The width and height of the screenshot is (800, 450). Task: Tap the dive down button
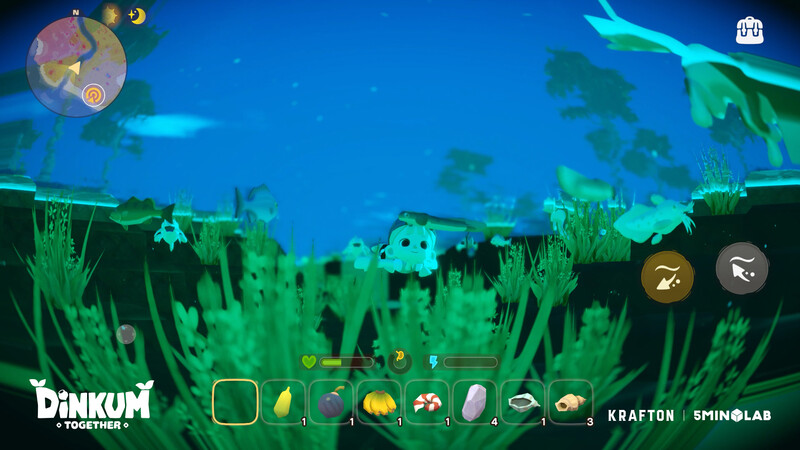668,277
